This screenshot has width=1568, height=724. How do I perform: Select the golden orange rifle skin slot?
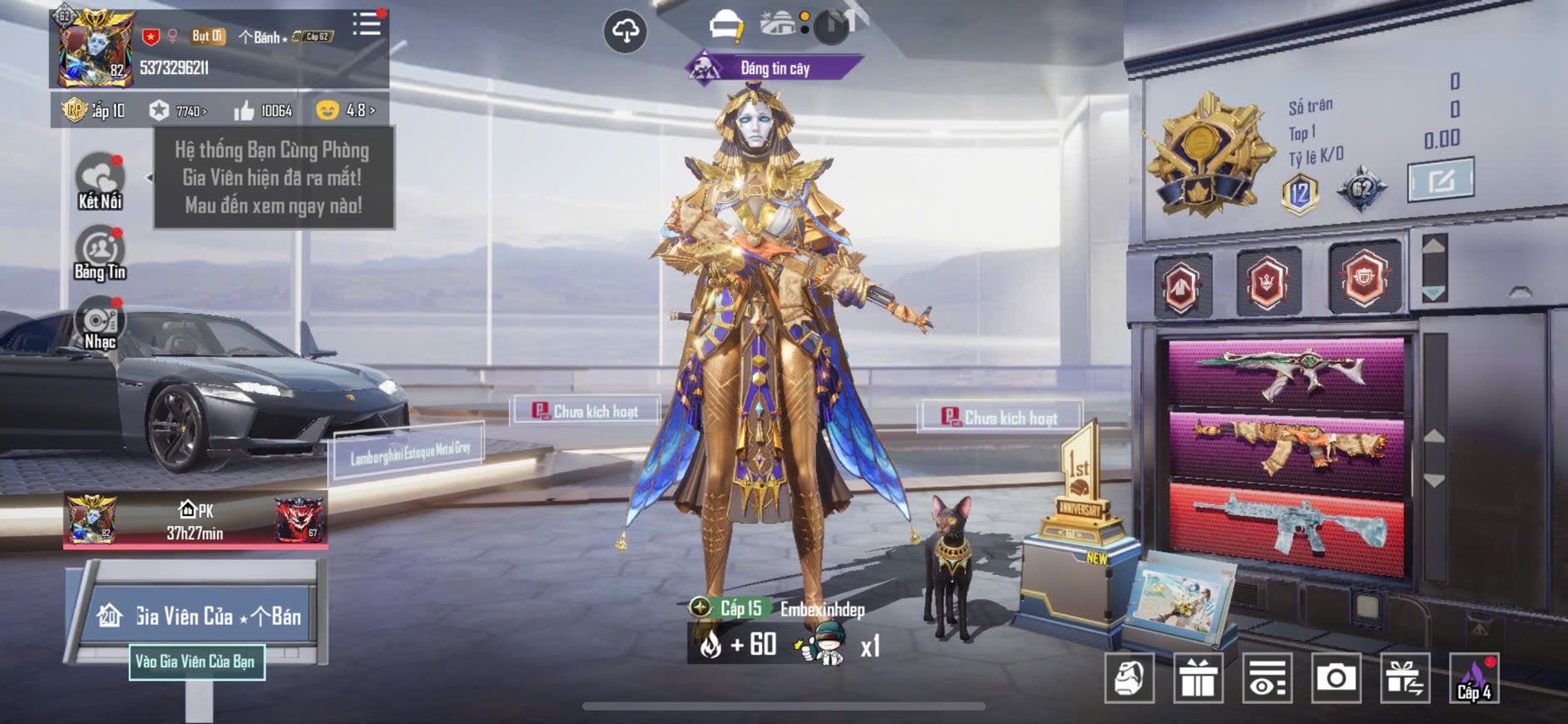1285,451
